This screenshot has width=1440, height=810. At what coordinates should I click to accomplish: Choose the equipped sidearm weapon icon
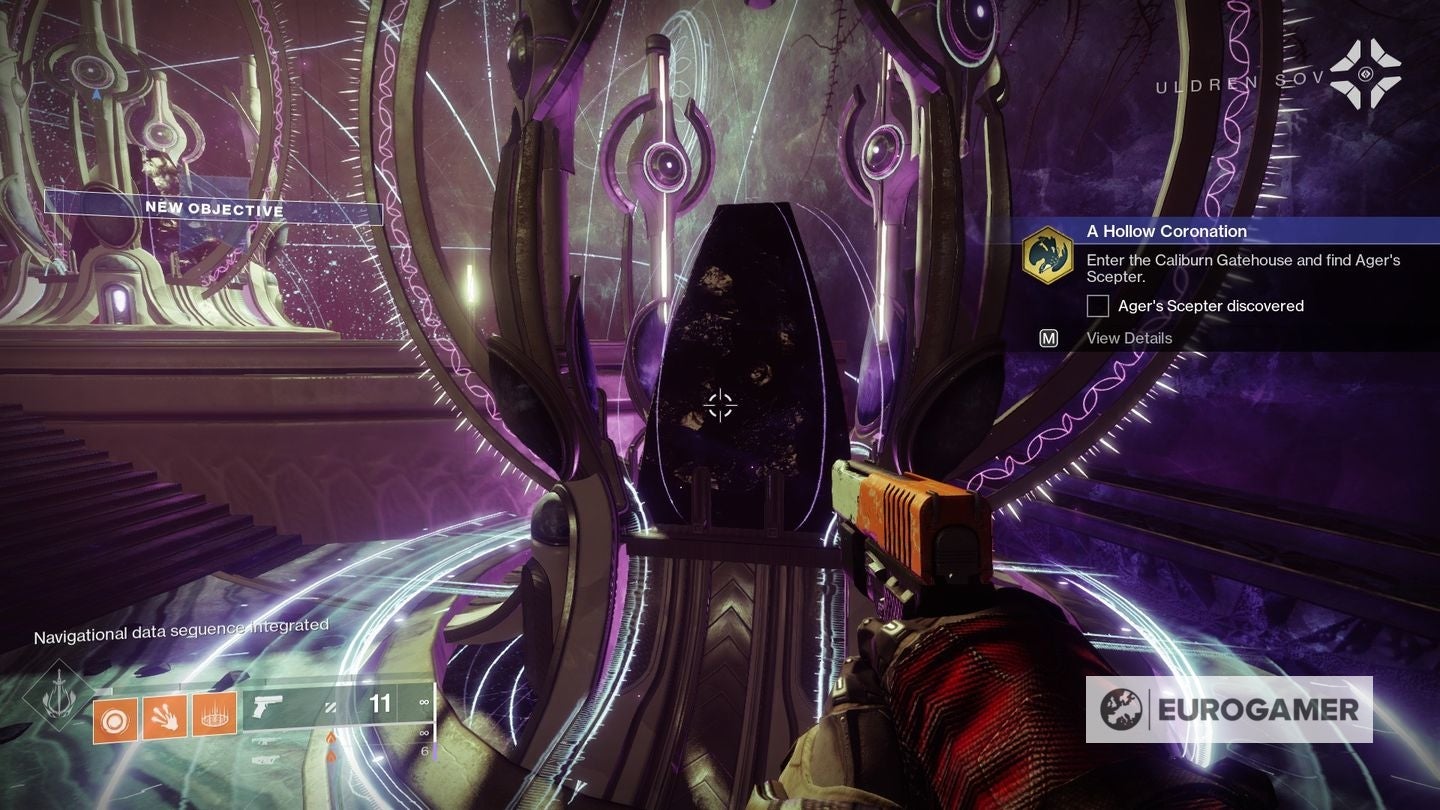(x=268, y=706)
